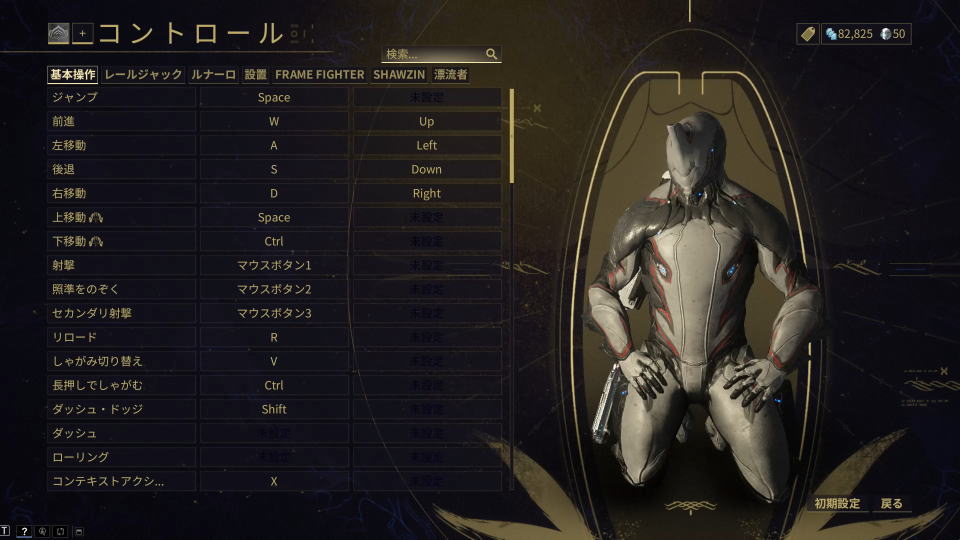
Task: Rebind the 前進 W key
Action: [274, 122]
